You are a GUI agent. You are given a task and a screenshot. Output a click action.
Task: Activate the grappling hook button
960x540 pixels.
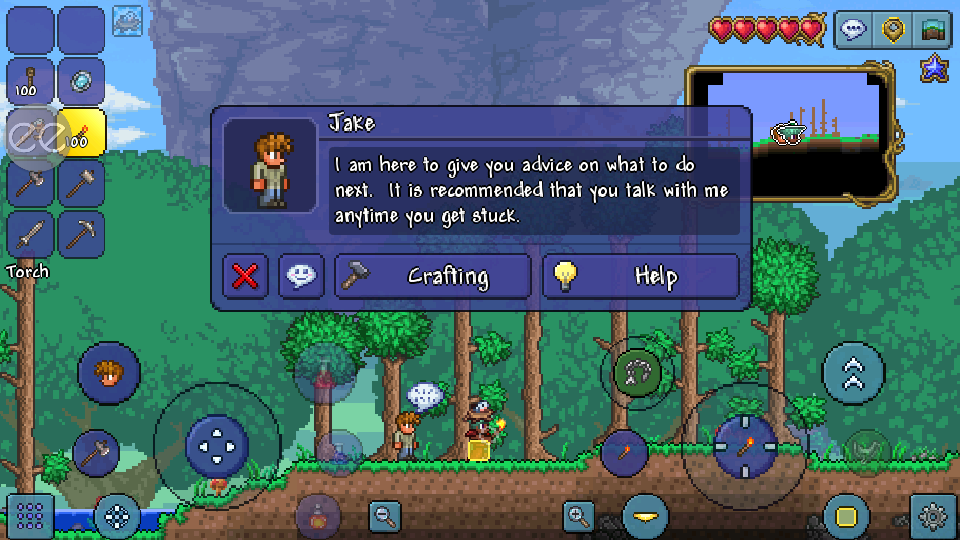coord(637,374)
